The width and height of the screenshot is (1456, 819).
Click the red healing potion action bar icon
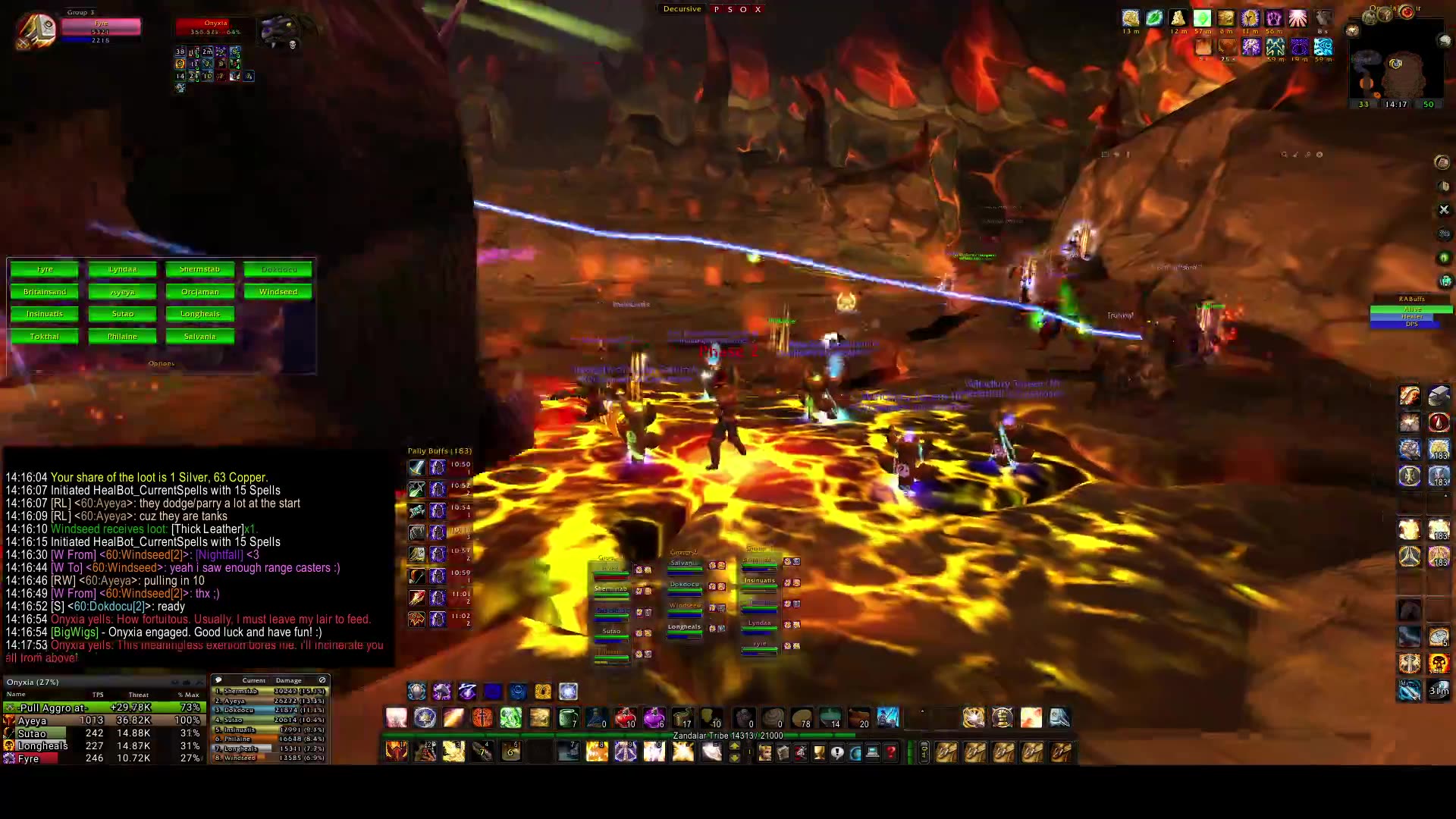pos(626,719)
